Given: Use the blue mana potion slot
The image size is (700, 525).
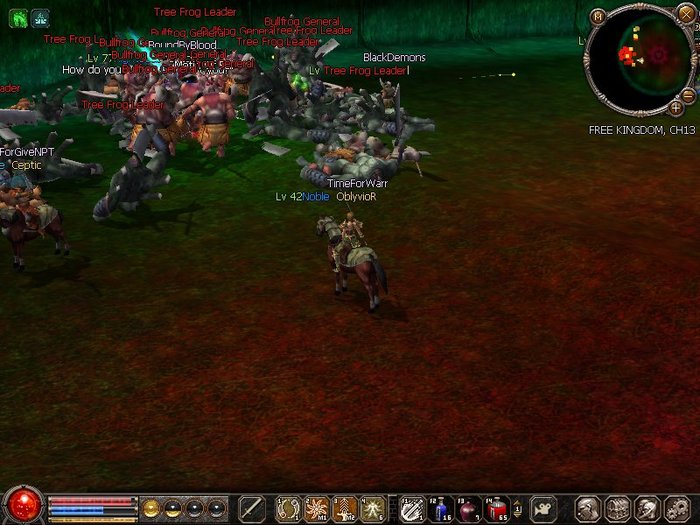Looking at the screenshot, I should (x=440, y=508).
